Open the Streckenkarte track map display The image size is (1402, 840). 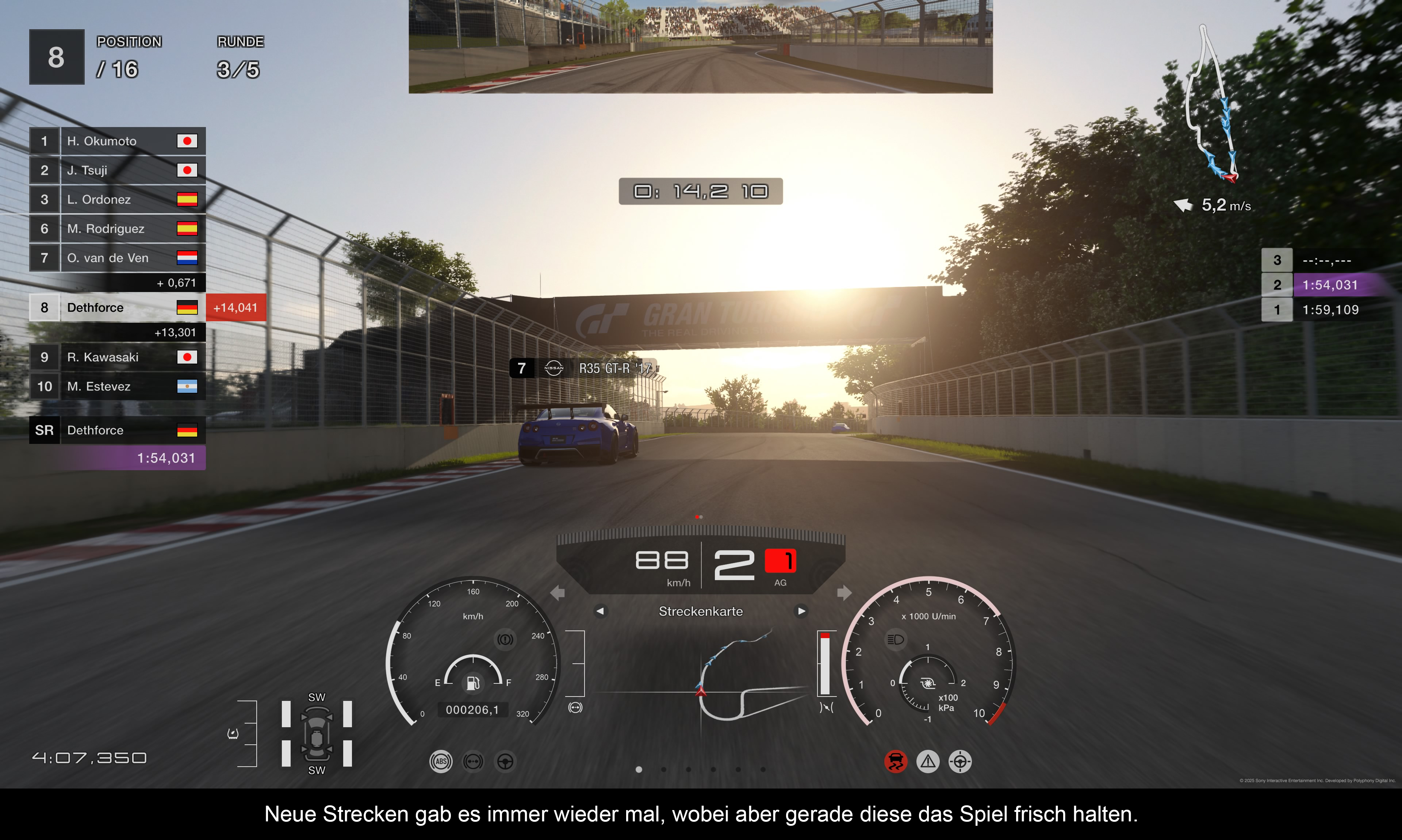click(x=700, y=611)
